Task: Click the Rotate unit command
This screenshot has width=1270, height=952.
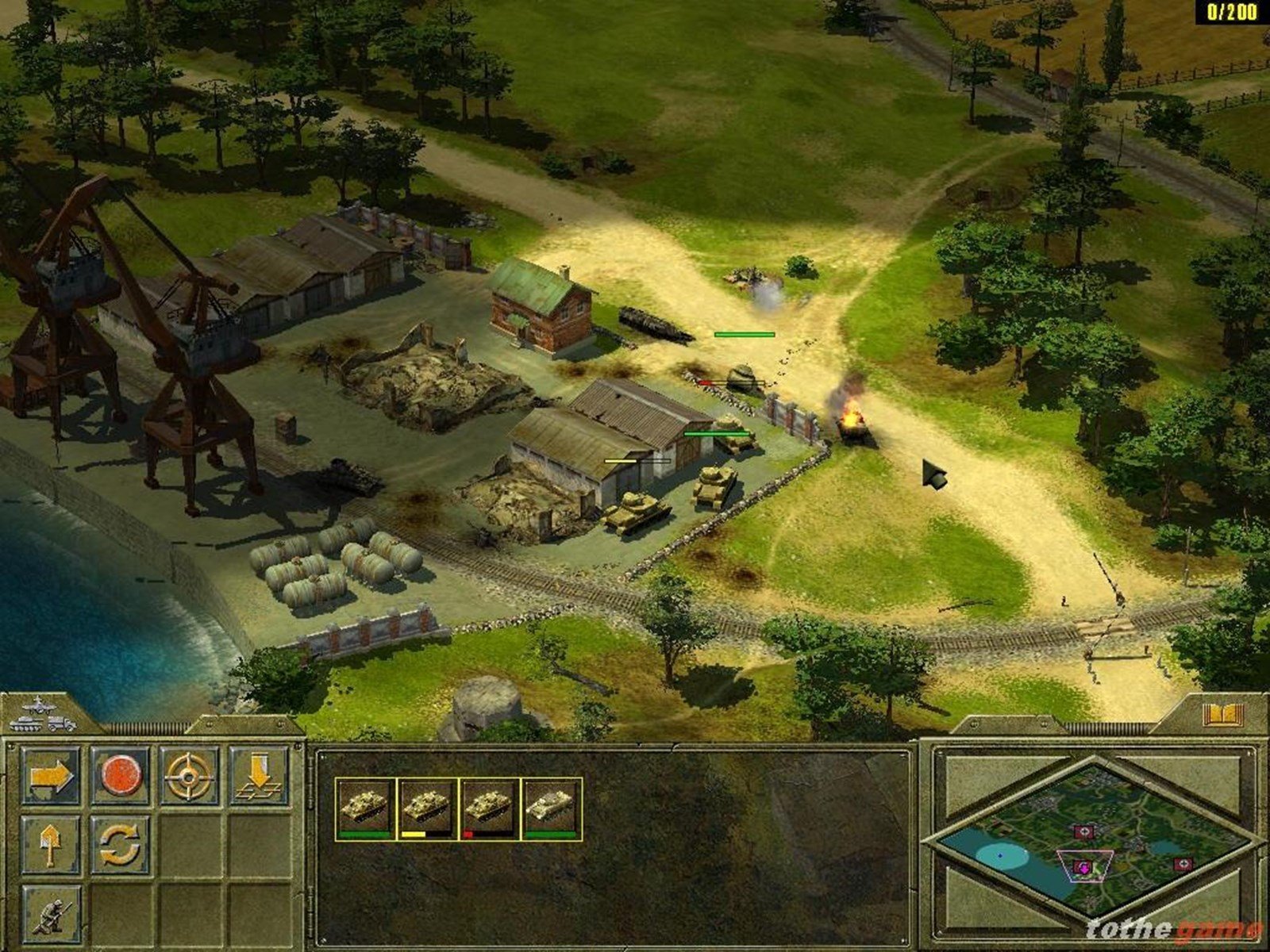Action: coord(120,844)
